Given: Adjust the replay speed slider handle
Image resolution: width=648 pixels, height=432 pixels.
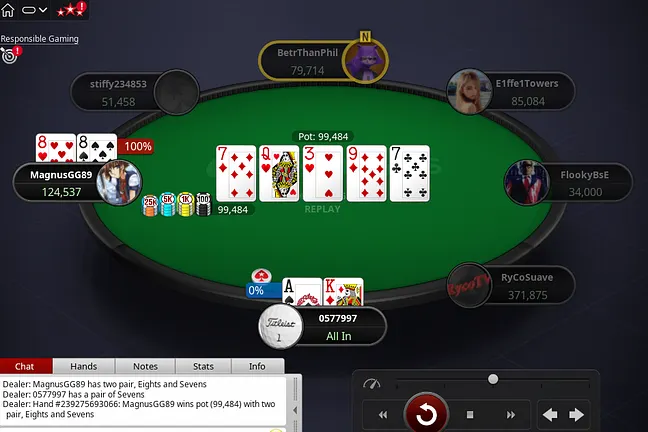Looking at the screenshot, I should click(493, 379).
